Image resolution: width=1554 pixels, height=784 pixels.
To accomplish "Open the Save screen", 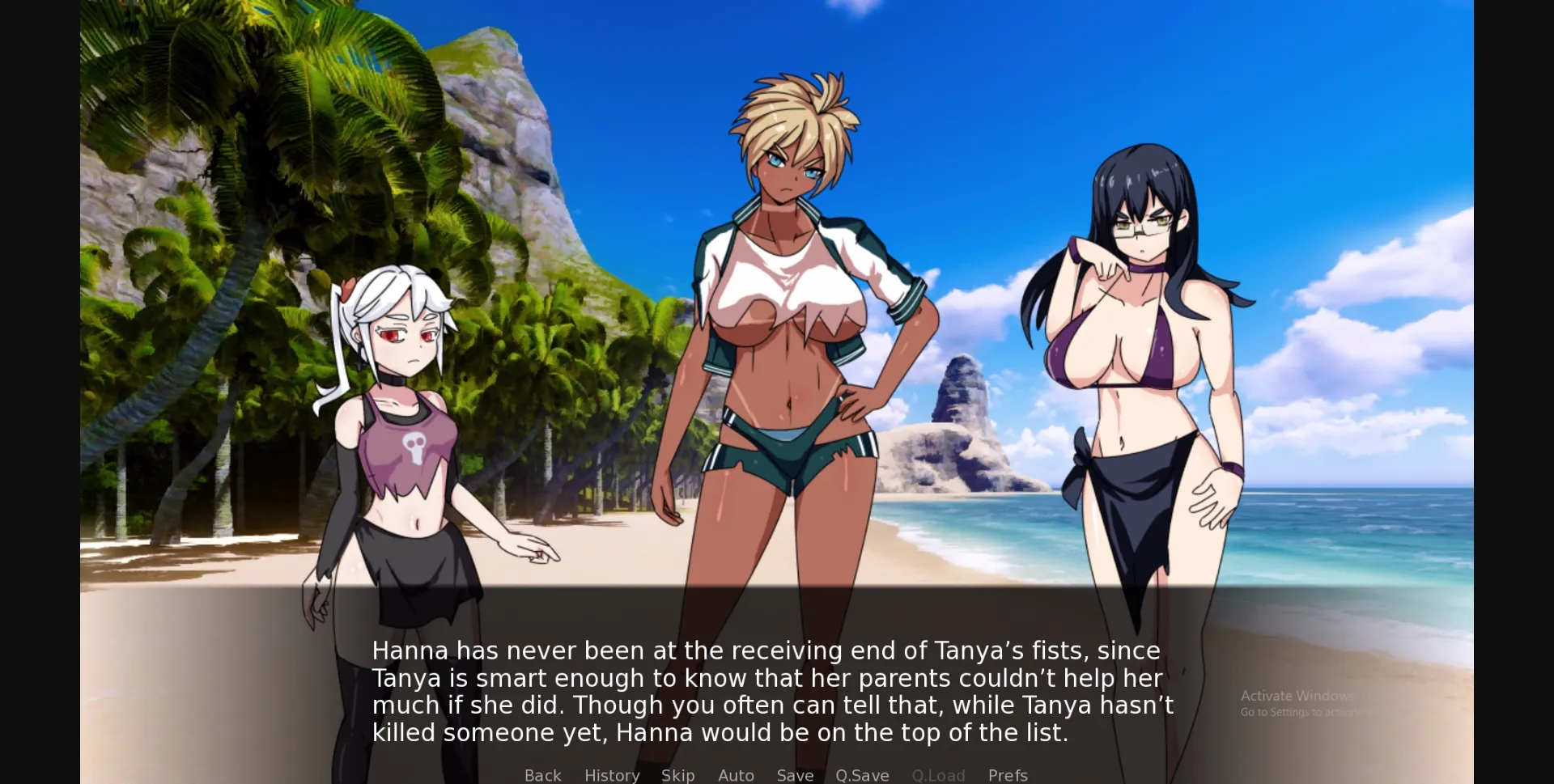I will (795, 775).
